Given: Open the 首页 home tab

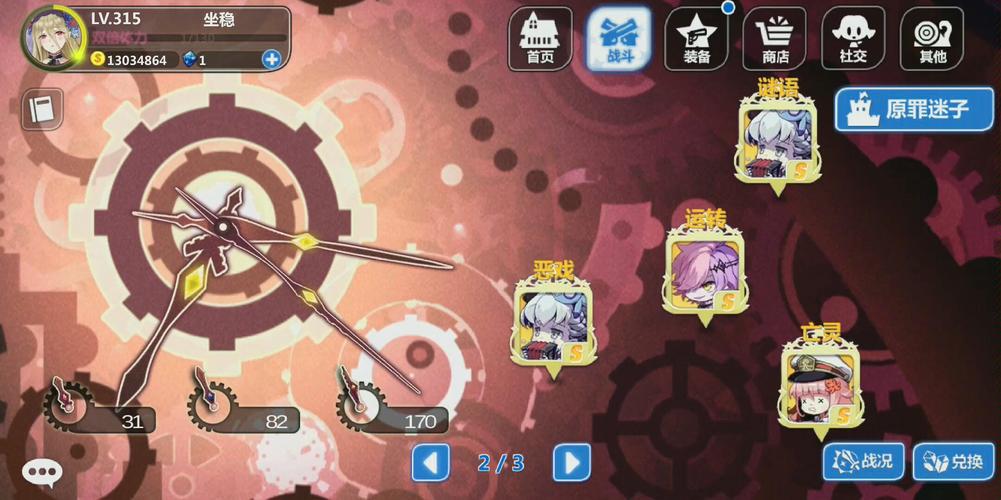Looking at the screenshot, I should 540,39.
